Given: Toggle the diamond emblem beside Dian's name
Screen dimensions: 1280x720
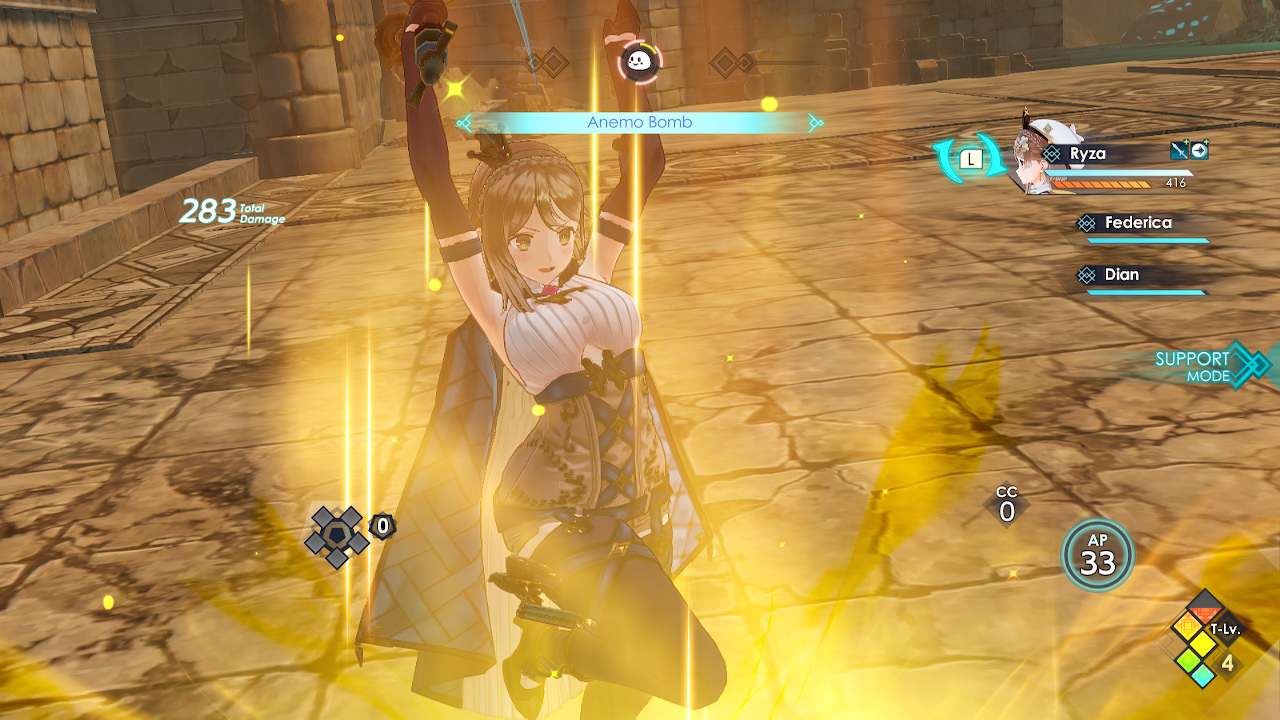Looking at the screenshot, I should (1086, 275).
